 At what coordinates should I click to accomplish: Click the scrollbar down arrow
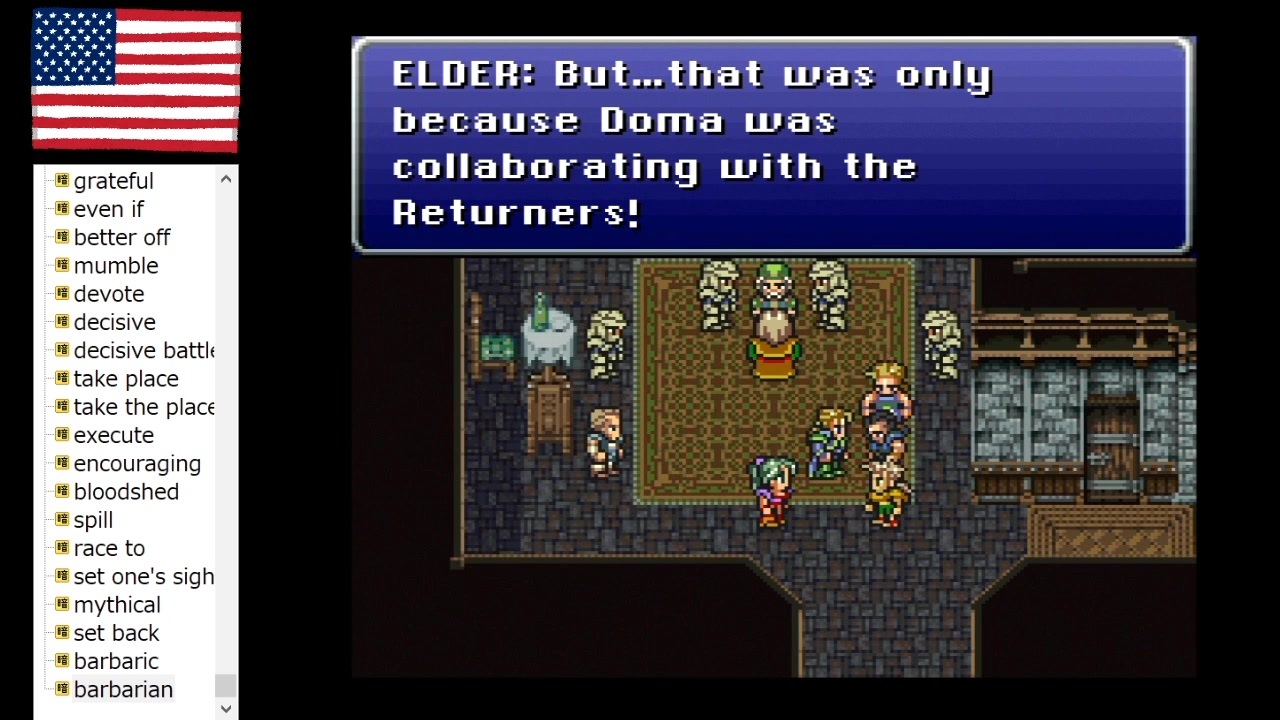225,708
